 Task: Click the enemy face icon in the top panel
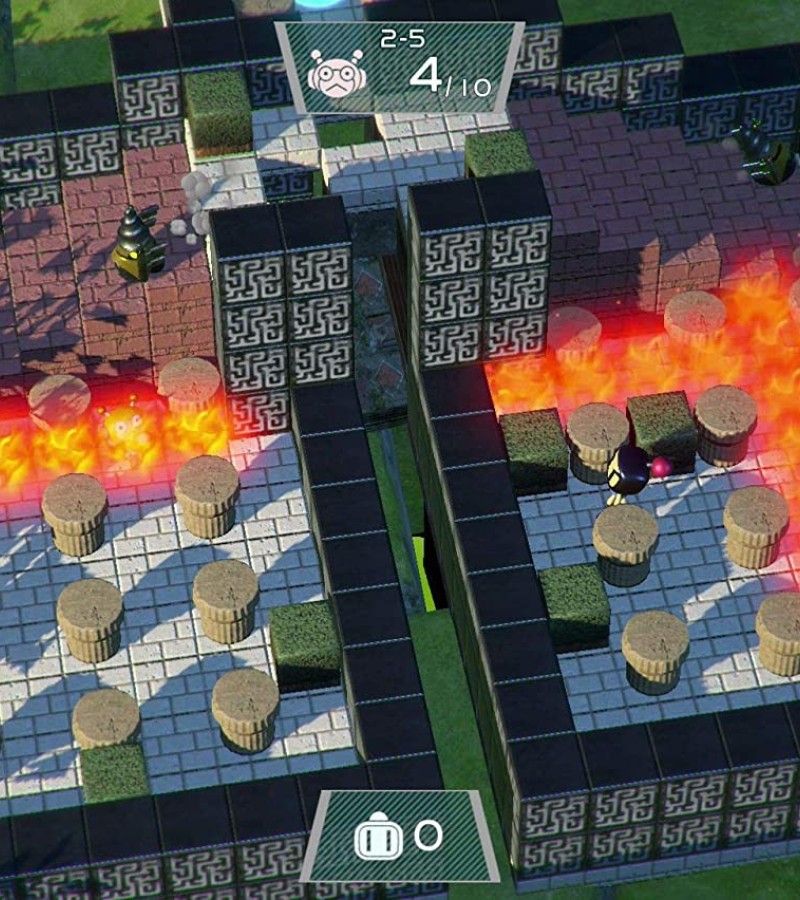pyautogui.click(x=336, y=73)
